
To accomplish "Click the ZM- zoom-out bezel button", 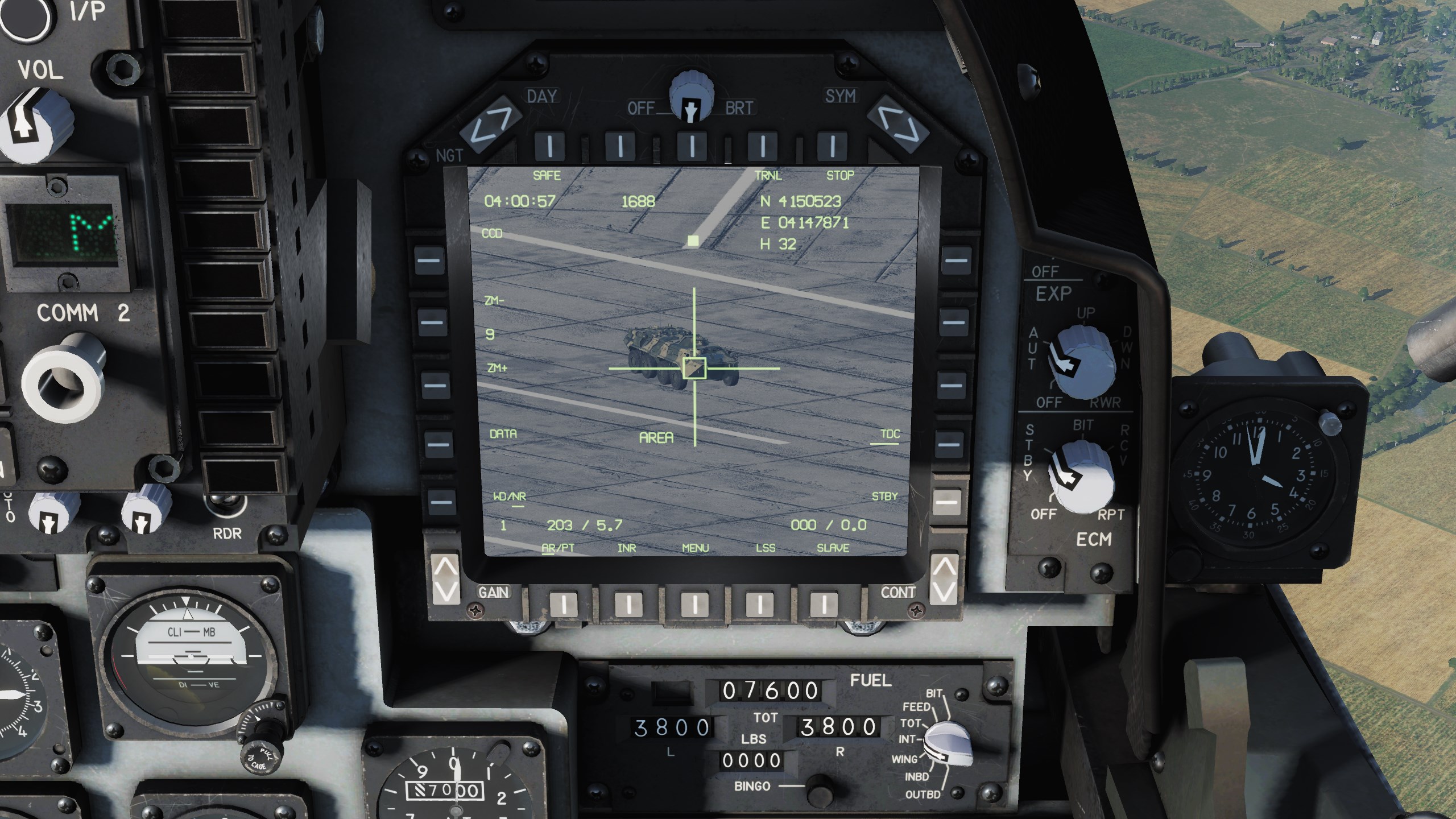I will click(x=432, y=322).
